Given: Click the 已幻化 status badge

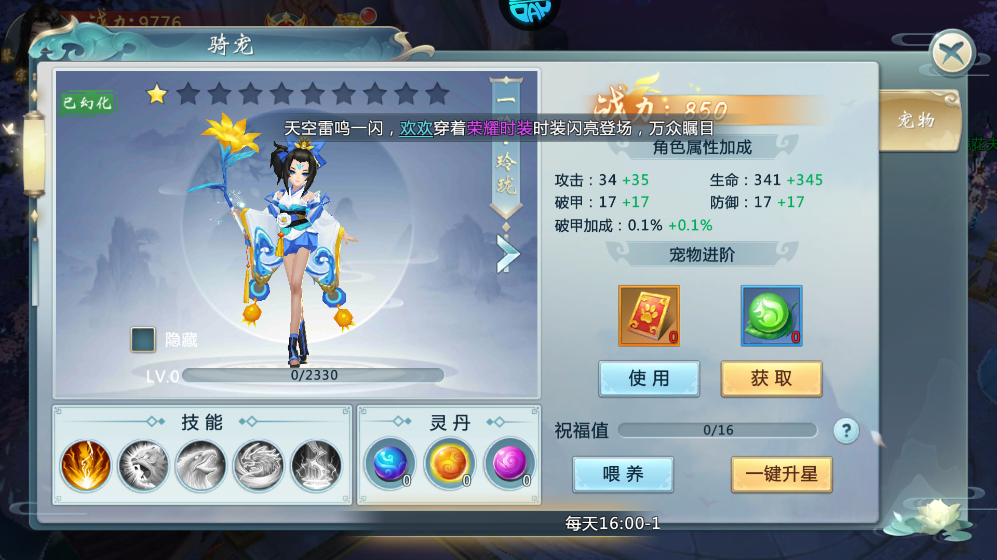Looking at the screenshot, I should tap(87, 104).
